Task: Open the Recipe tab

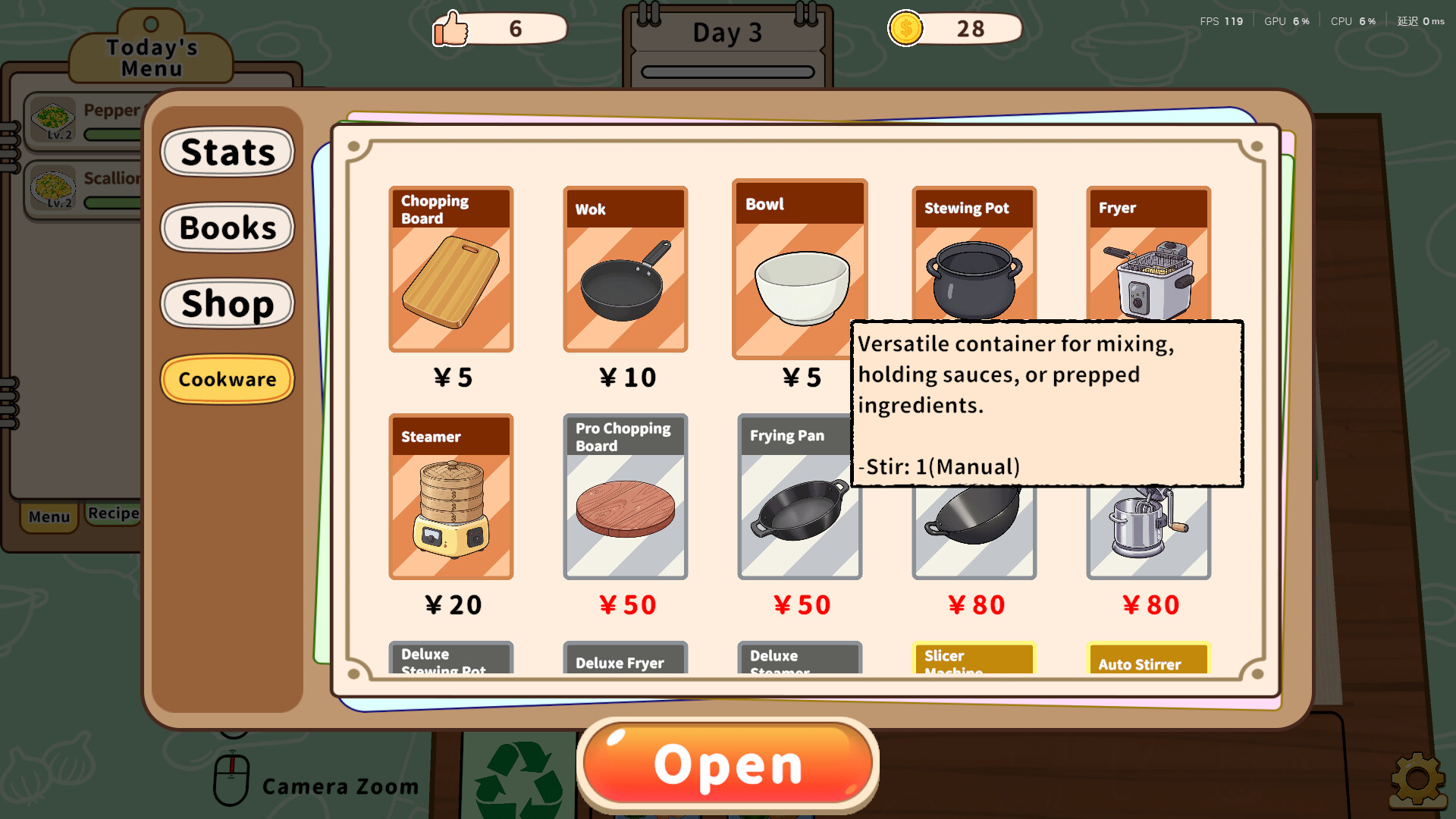Action: coord(112,513)
